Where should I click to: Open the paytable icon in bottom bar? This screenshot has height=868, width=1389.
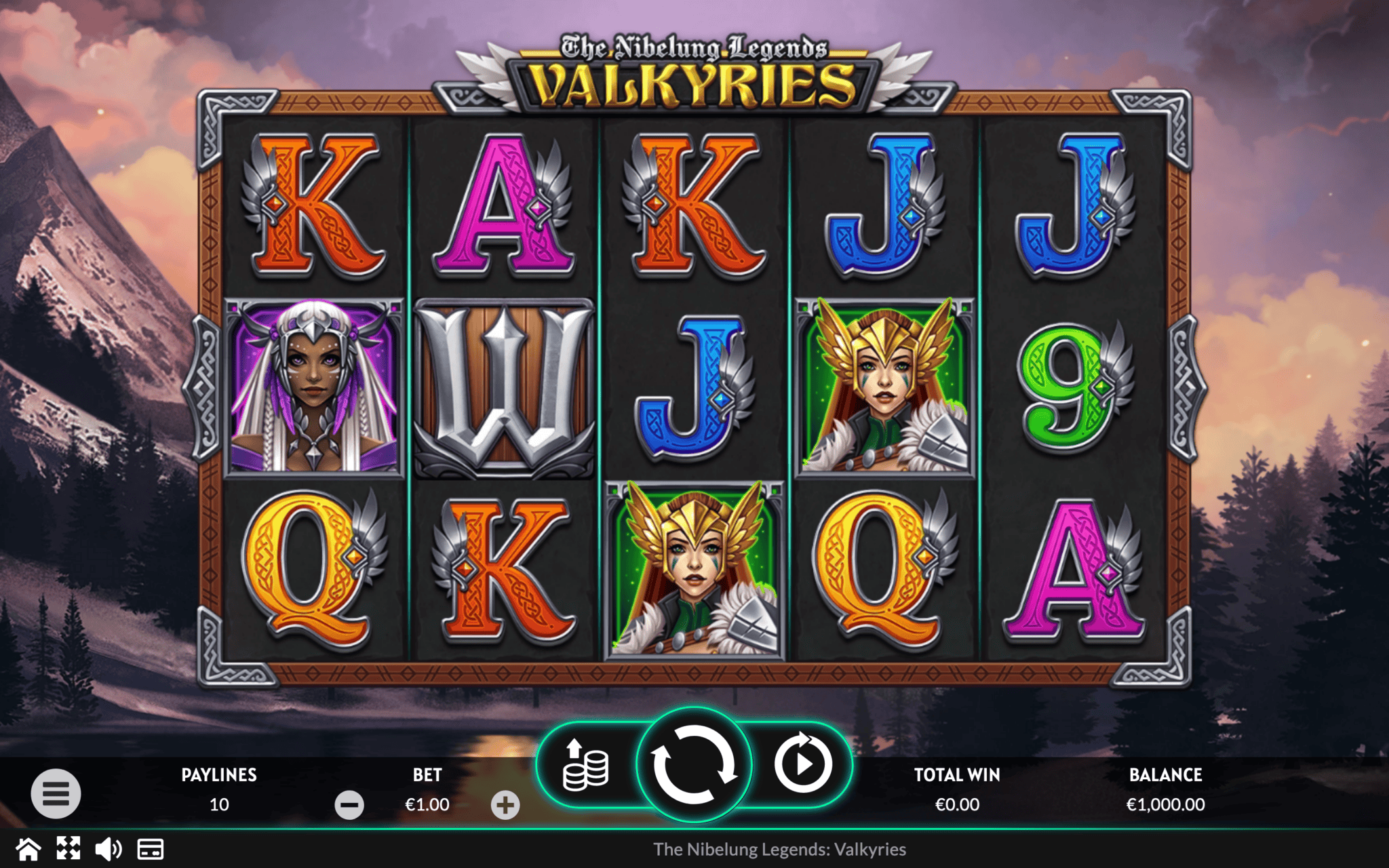(151, 848)
